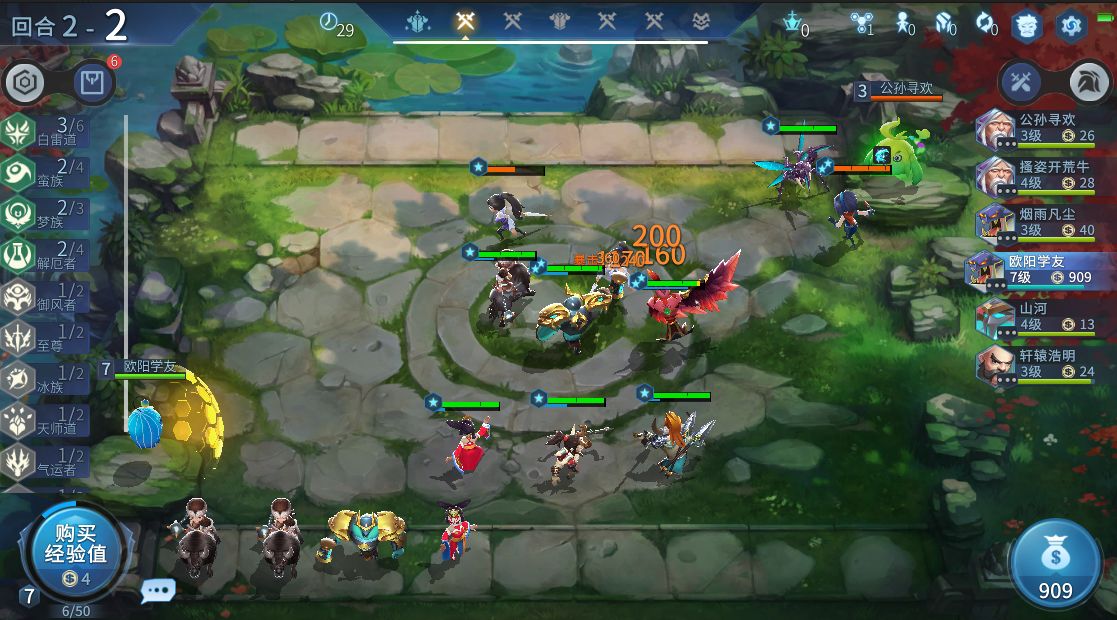
Task: Open the hexagon nut menu button
Action: (22, 83)
